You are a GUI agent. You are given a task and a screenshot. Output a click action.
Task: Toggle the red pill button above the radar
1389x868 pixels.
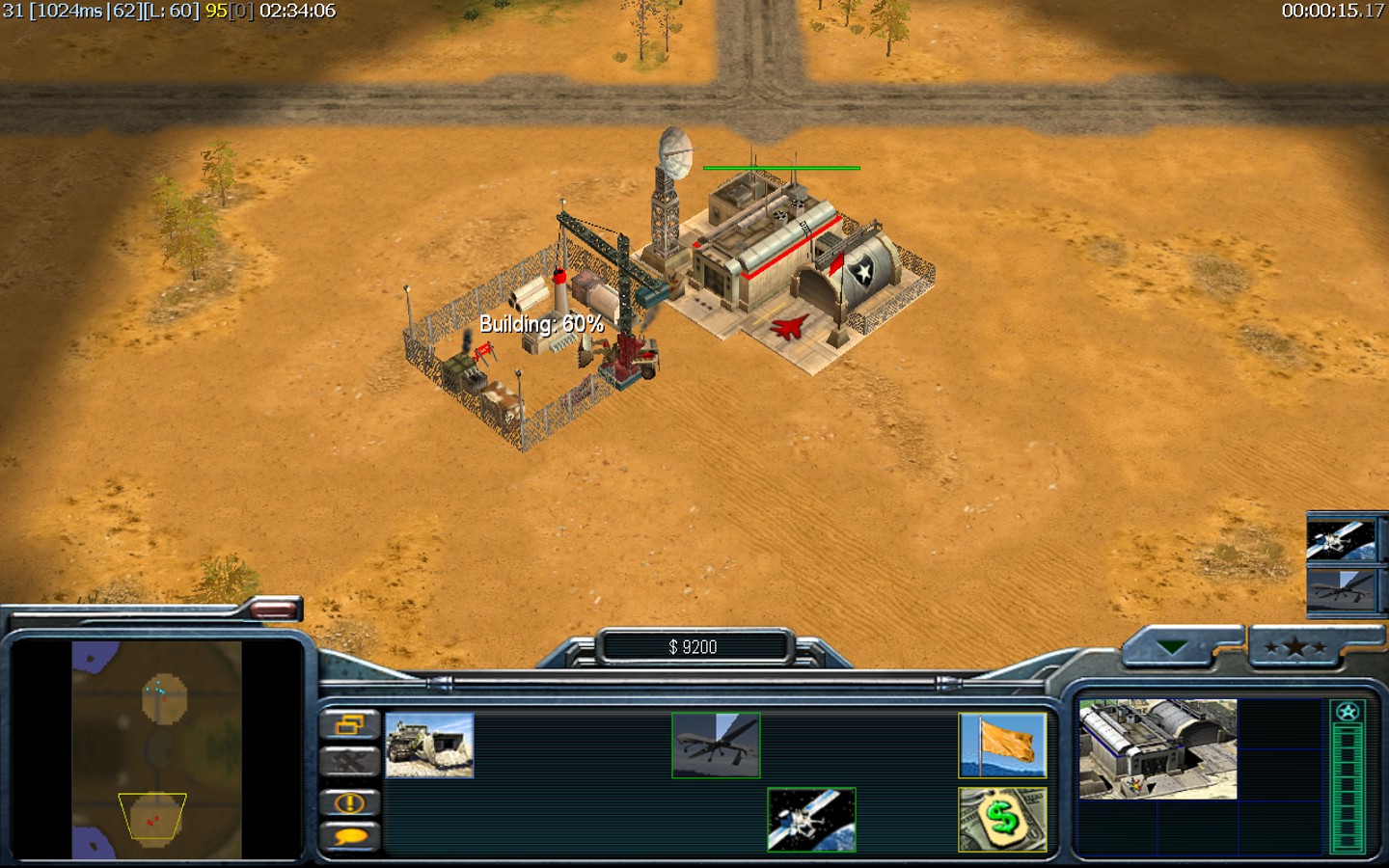click(275, 608)
